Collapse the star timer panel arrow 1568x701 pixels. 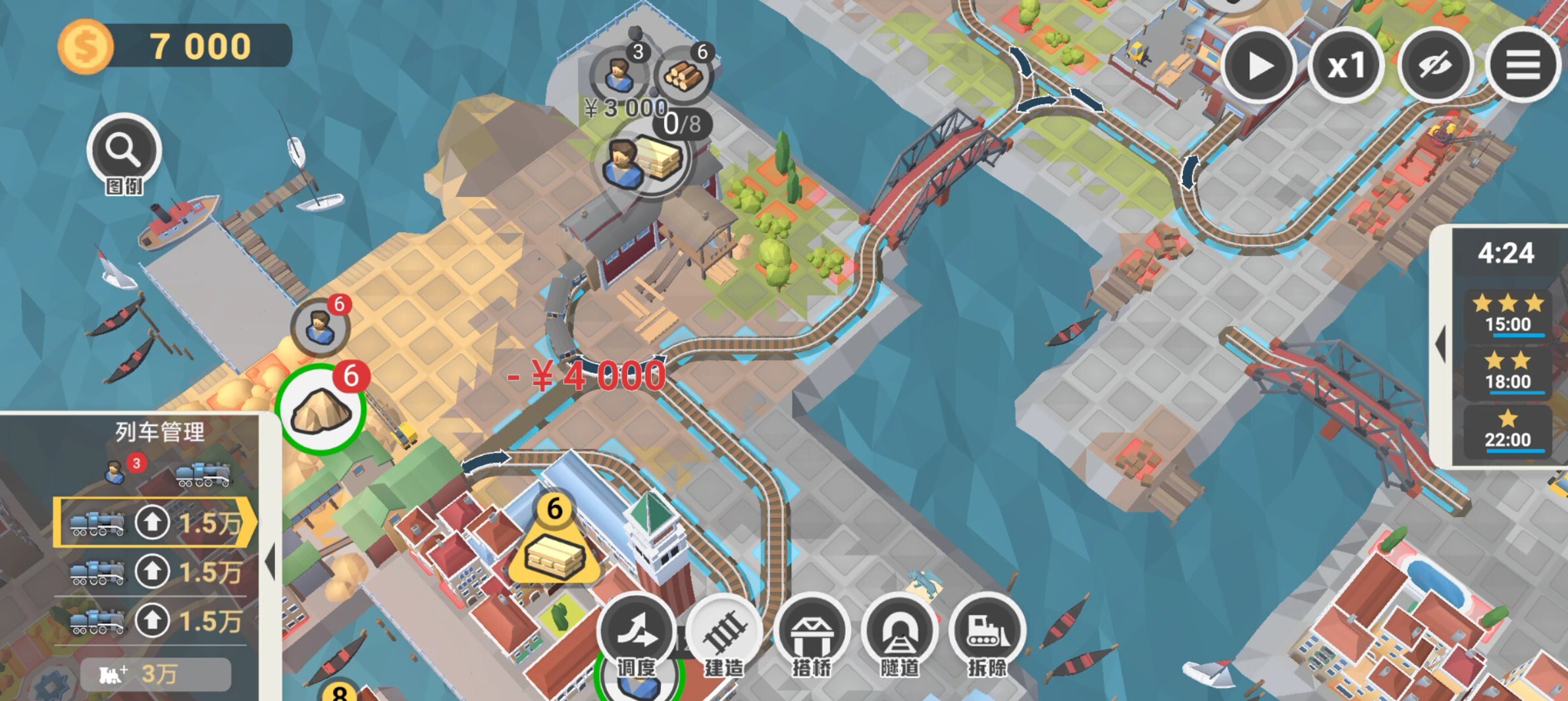1440,344
